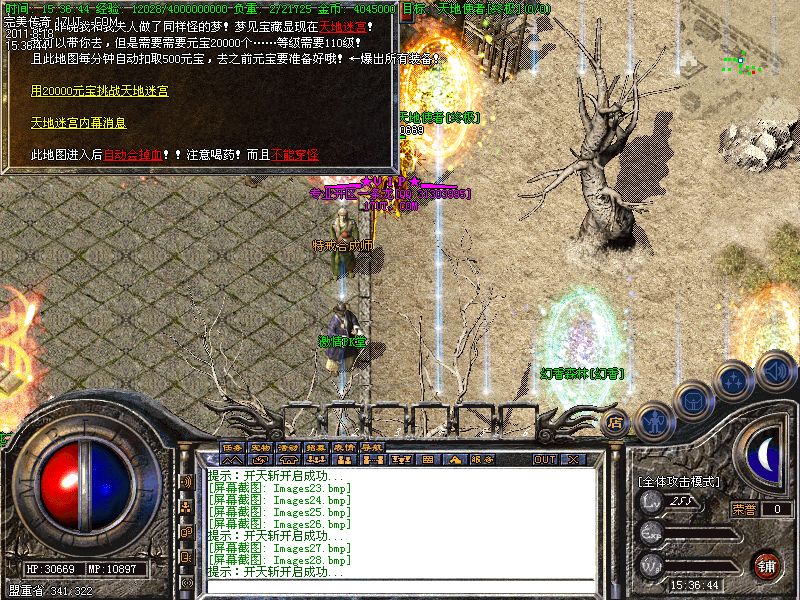
Task: Open the skills icon with sparkling stars
Action: [x=735, y=380]
